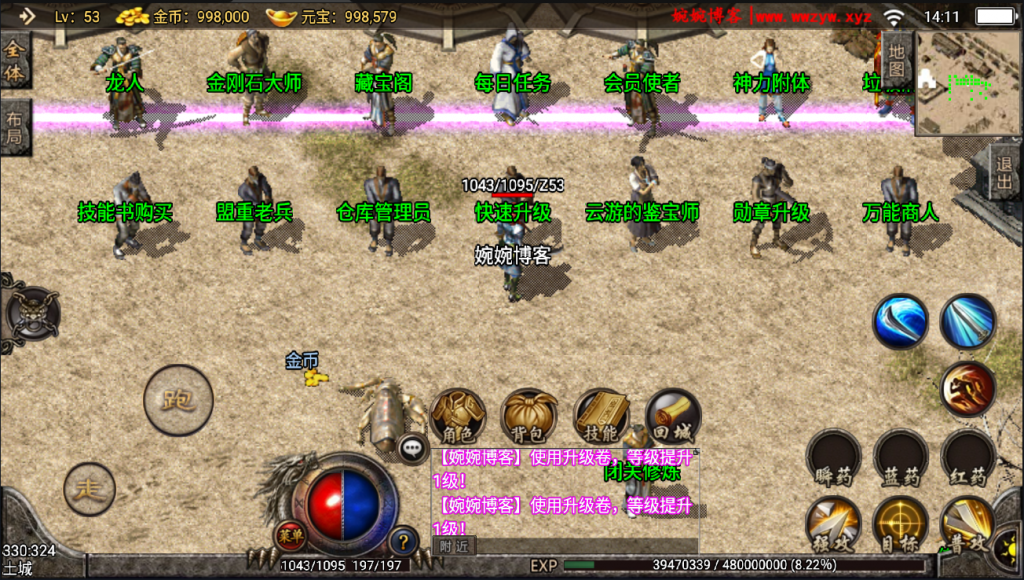Tap the 走 walk button
Screen dimensions: 1024x580
point(90,490)
